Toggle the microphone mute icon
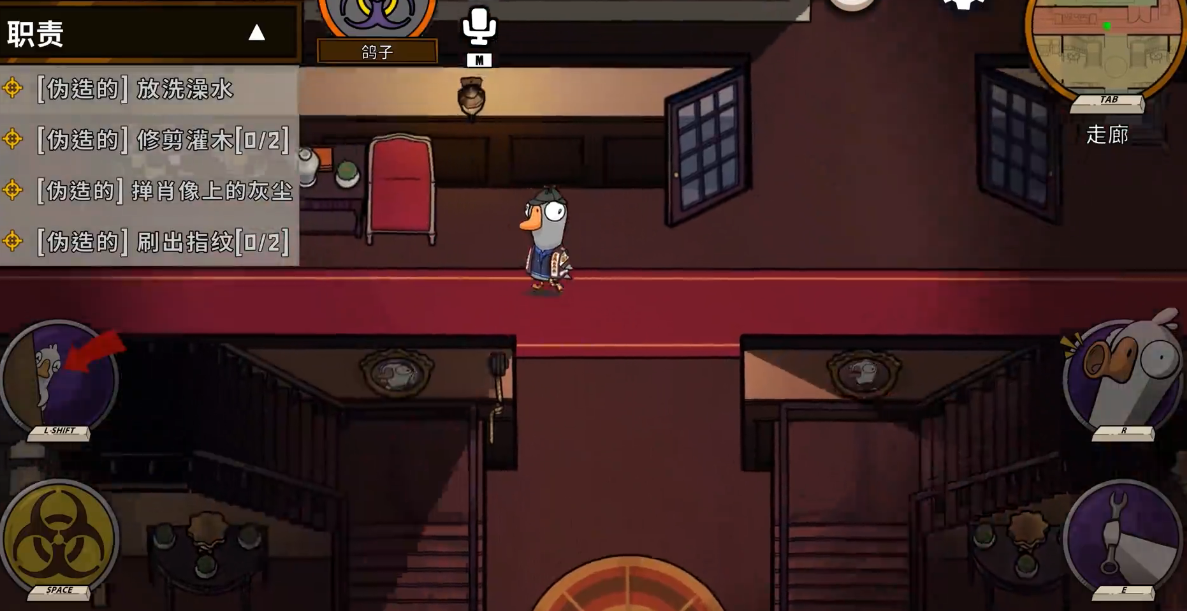This screenshot has height=611, width=1187. (479, 27)
